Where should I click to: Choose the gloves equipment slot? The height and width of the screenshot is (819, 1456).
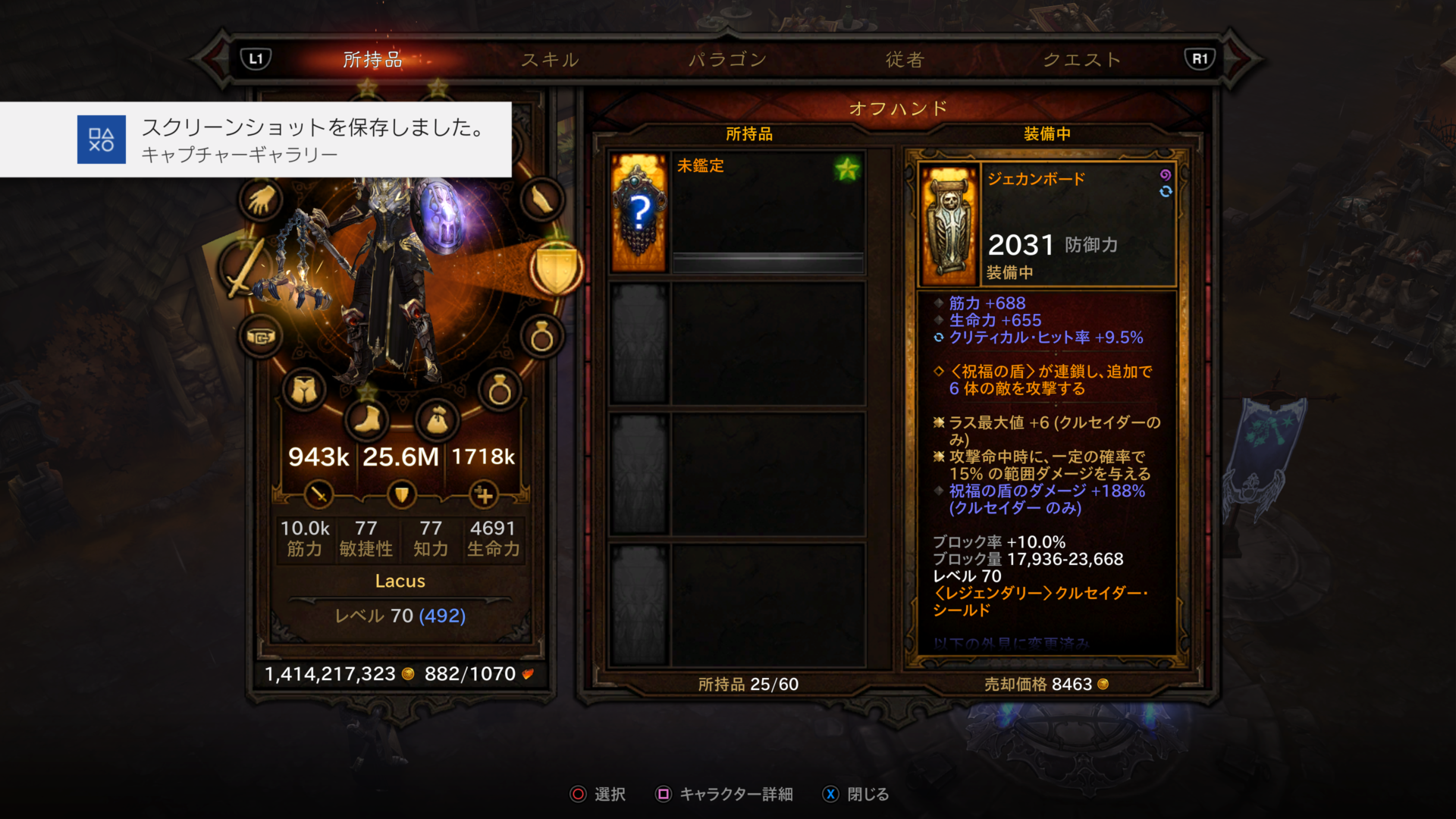click(x=262, y=200)
